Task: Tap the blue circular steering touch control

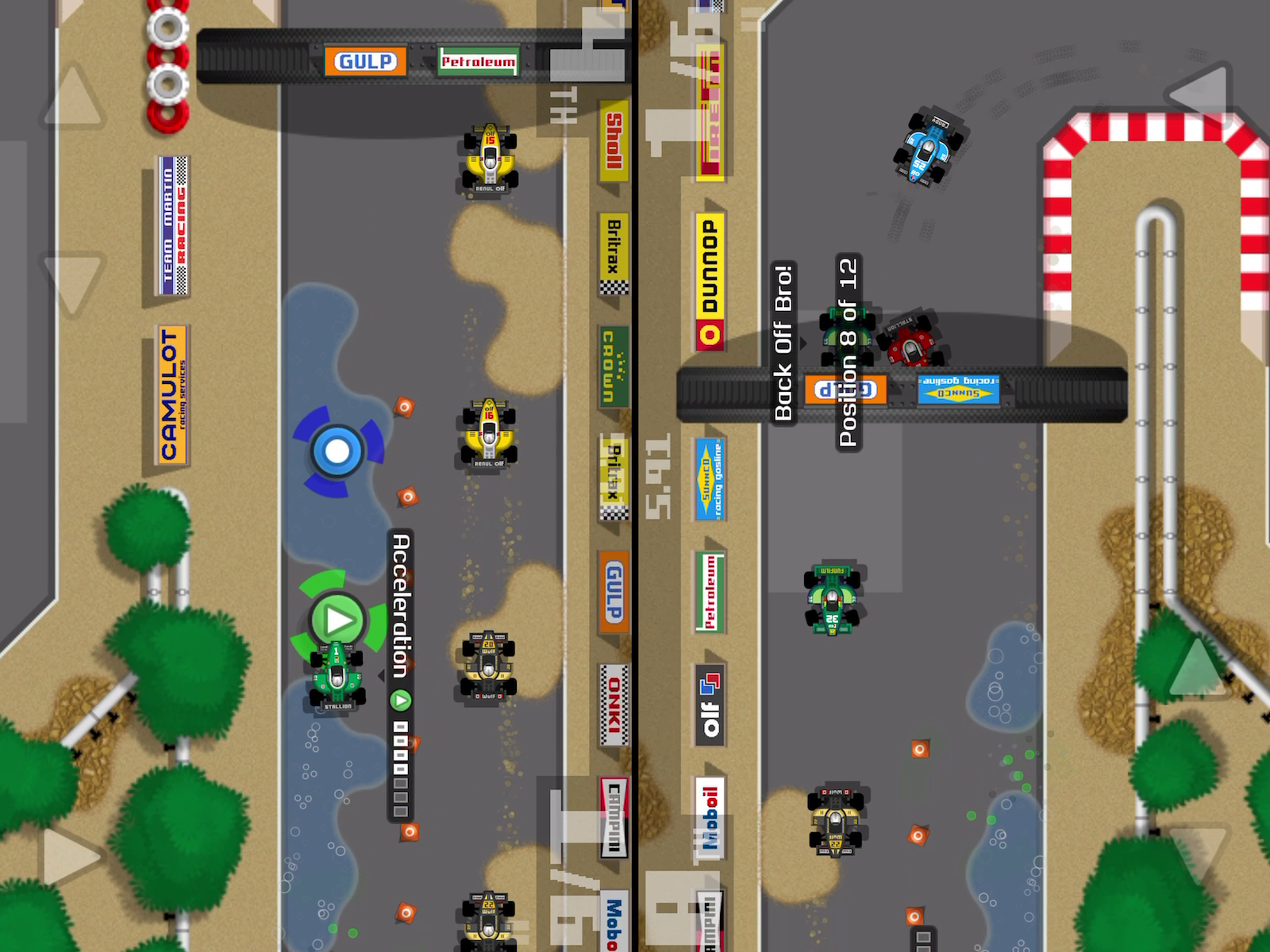Action: coord(337,450)
